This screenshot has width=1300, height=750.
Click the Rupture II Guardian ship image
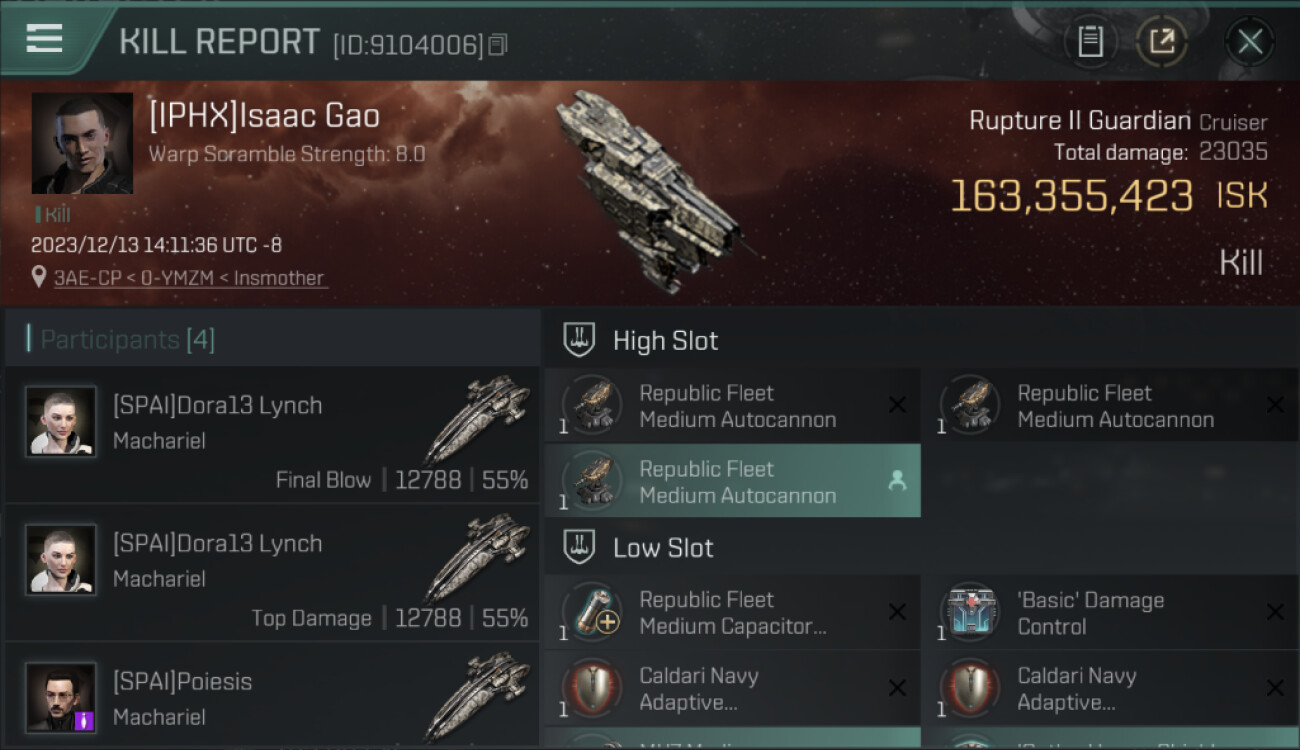click(x=650, y=190)
